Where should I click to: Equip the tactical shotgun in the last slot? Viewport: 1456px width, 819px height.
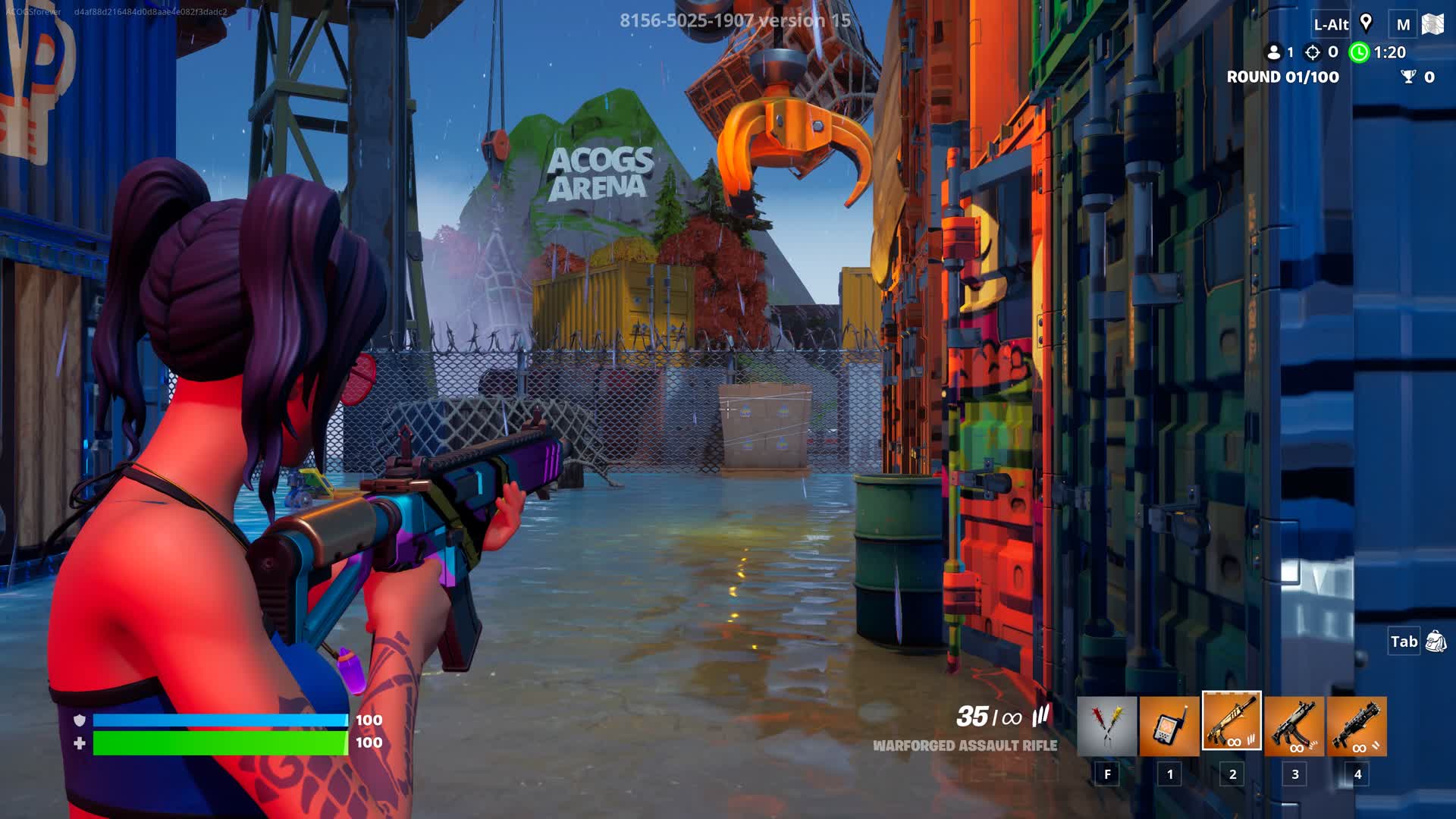[1357, 726]
